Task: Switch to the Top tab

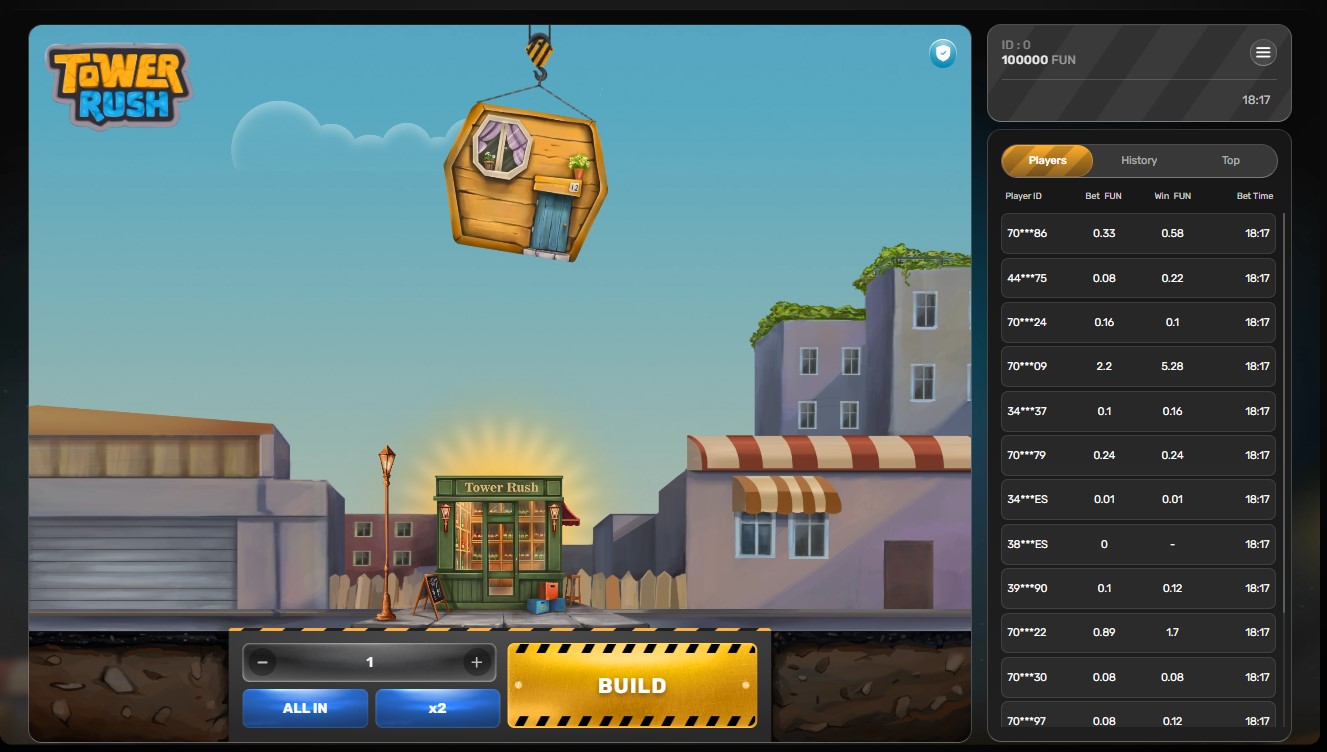Action: click(x=1230, y=160)
